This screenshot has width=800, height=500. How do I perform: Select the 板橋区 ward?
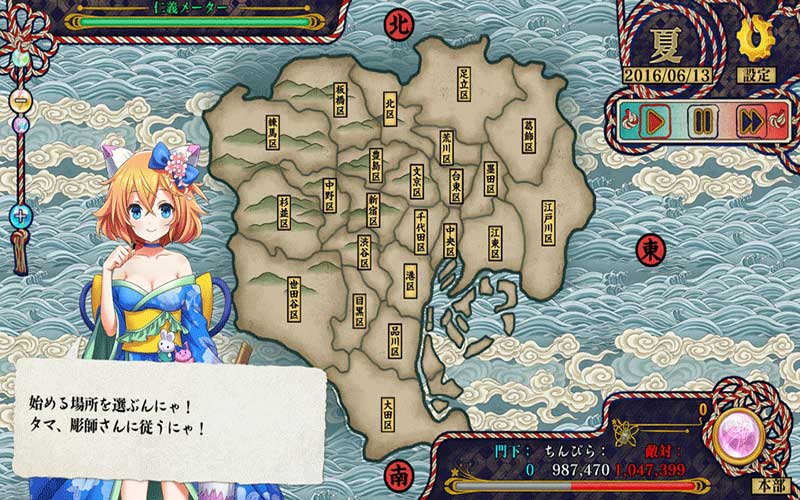[341, 99]
